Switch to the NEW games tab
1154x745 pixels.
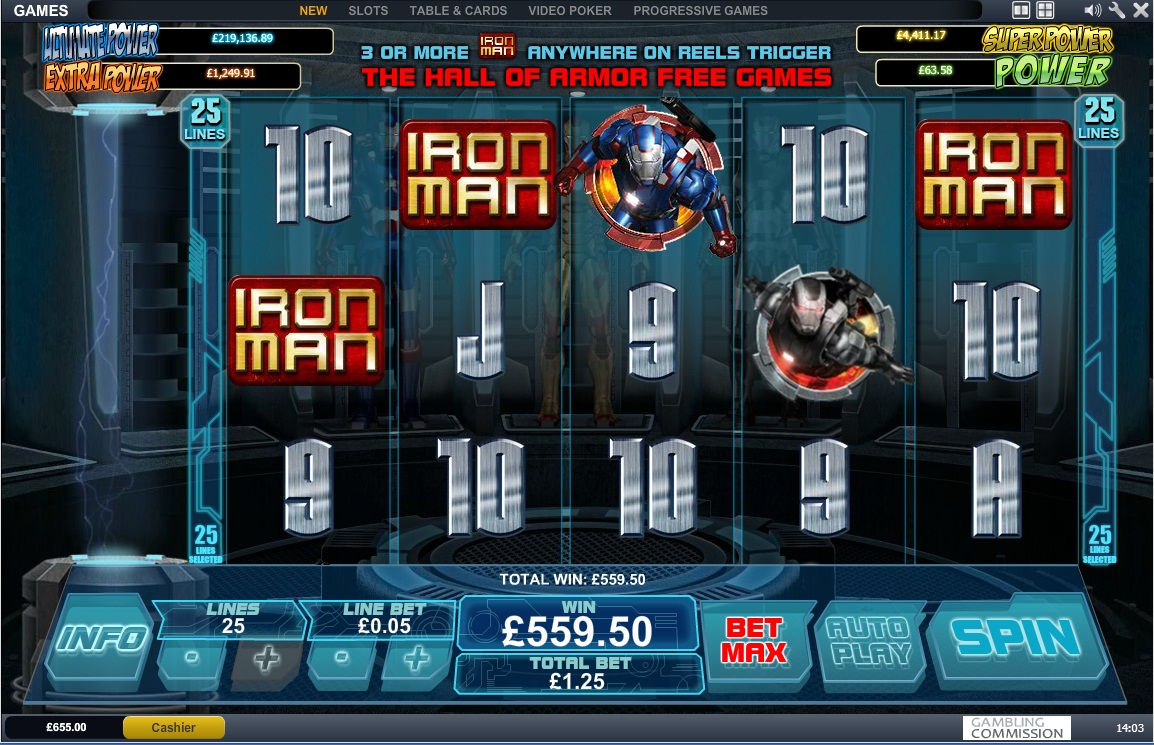(x=313, y=11)
